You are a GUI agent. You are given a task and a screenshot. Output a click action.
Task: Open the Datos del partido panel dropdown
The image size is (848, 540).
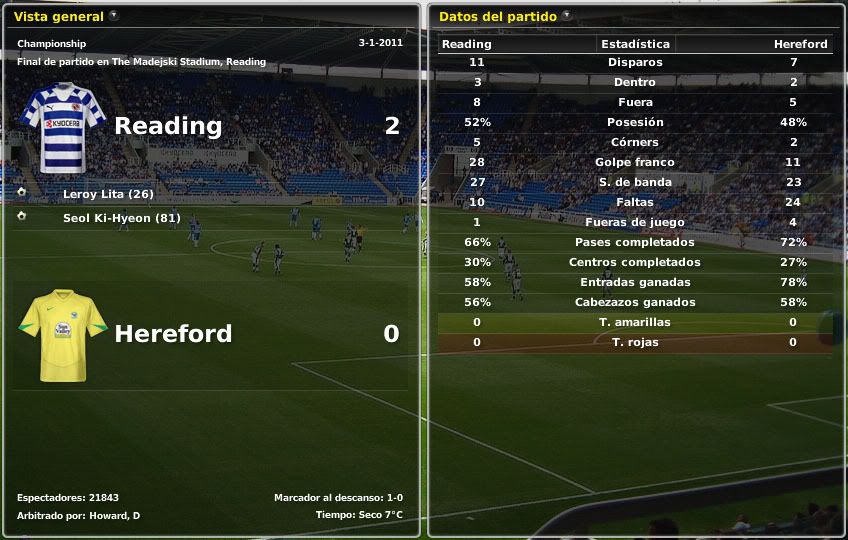click(567, 16)
